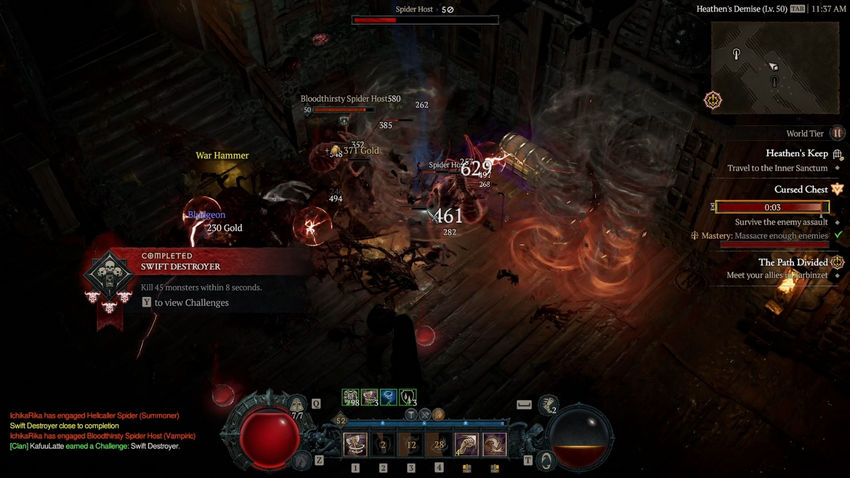Viewport: 850px width, 478px height.
Task: Use the skill on cooldown showing 12
Action: point(411,445)
